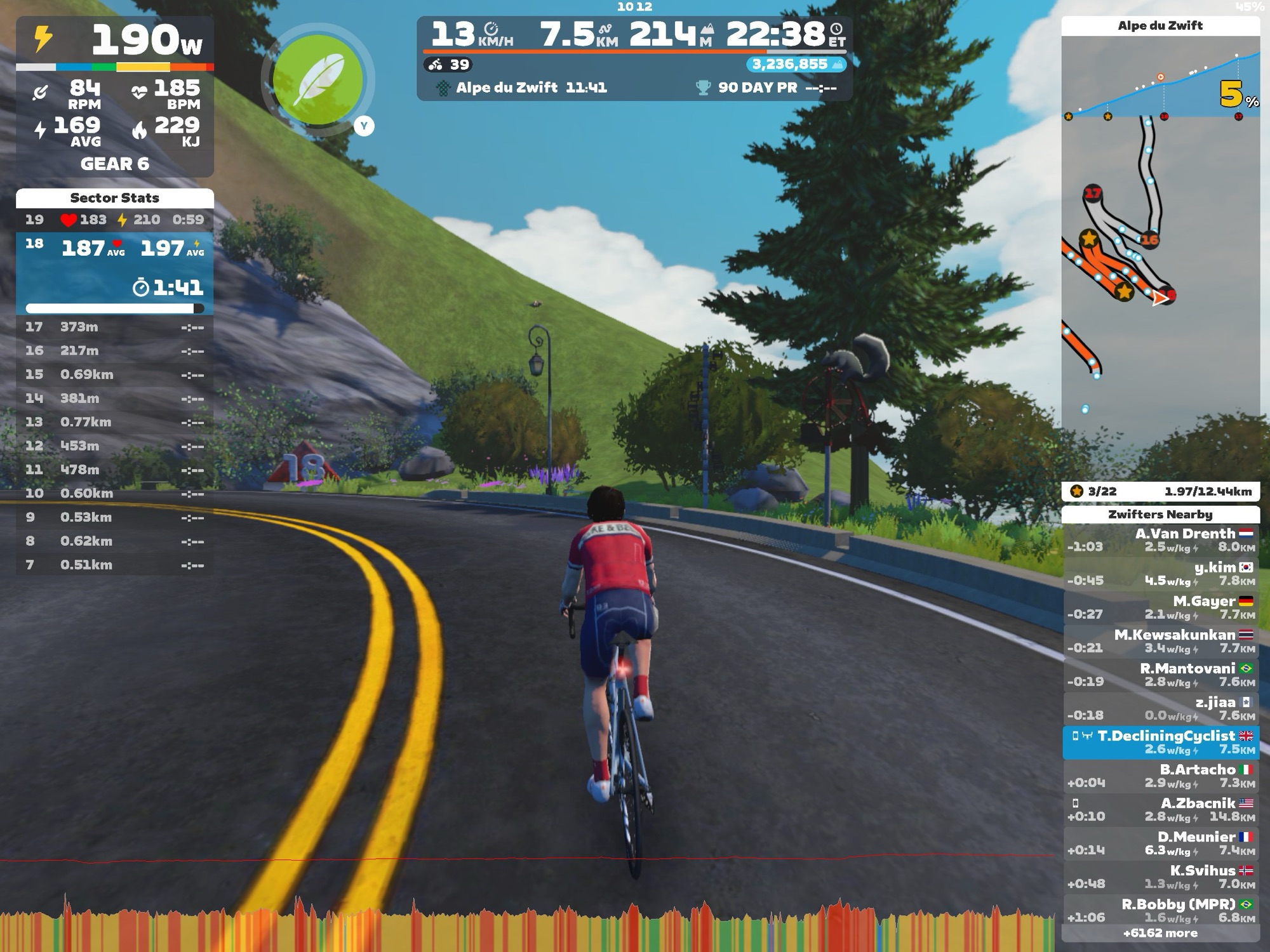Choose M.Gayer from the nearby riders
Image resolution: width=1270 pixels, height=952 pixels.
pos(1160,607)
